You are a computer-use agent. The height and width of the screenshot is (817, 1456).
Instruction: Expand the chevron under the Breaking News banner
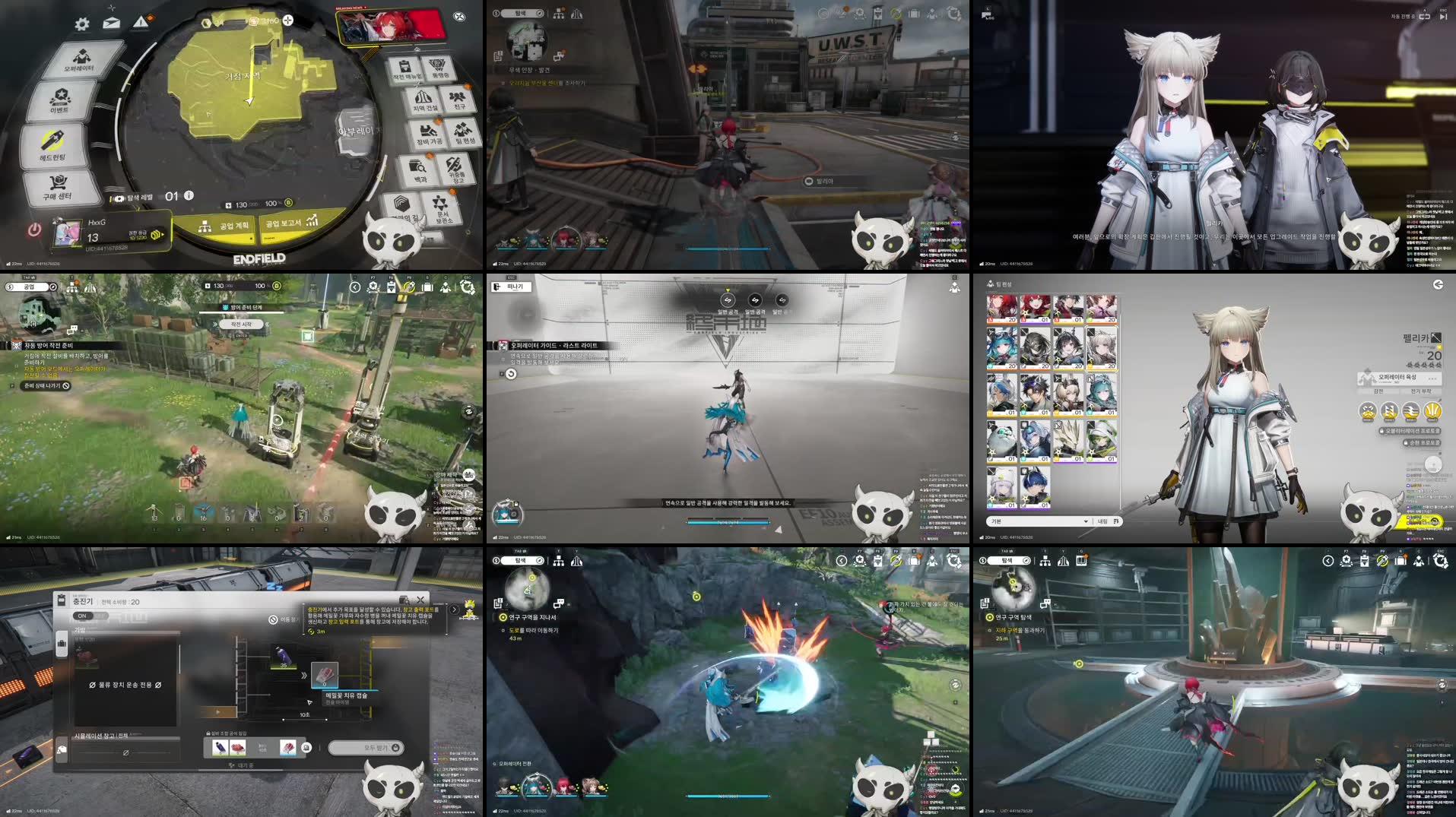416,48
